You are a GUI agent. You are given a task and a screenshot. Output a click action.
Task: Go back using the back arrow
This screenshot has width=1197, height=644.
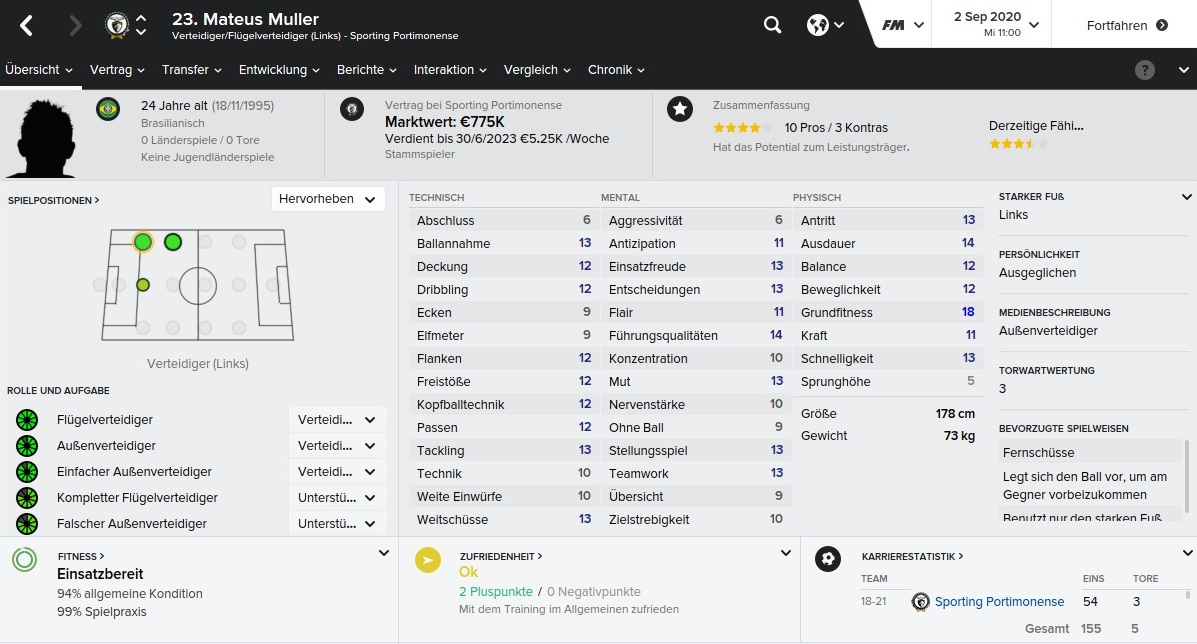27,26
